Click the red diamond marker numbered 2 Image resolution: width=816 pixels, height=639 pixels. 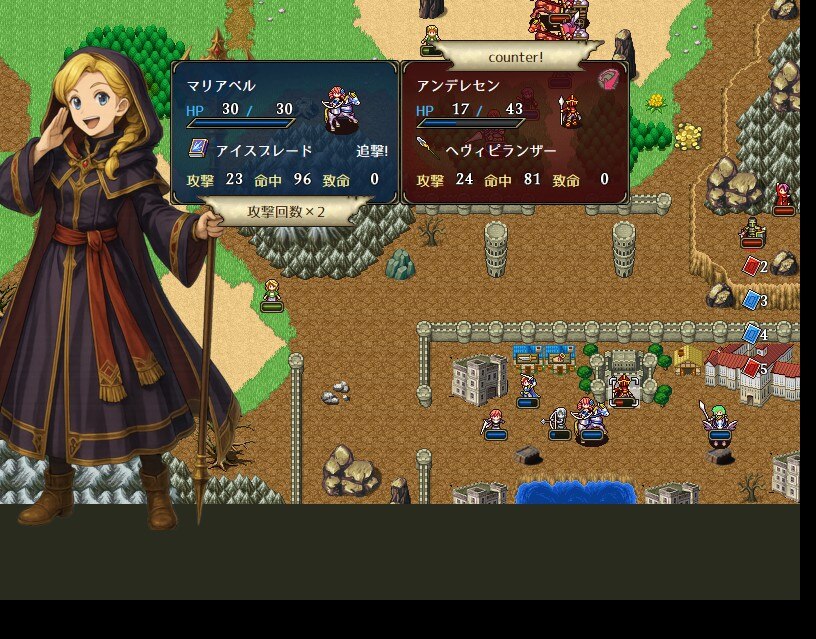click(752, 266)
